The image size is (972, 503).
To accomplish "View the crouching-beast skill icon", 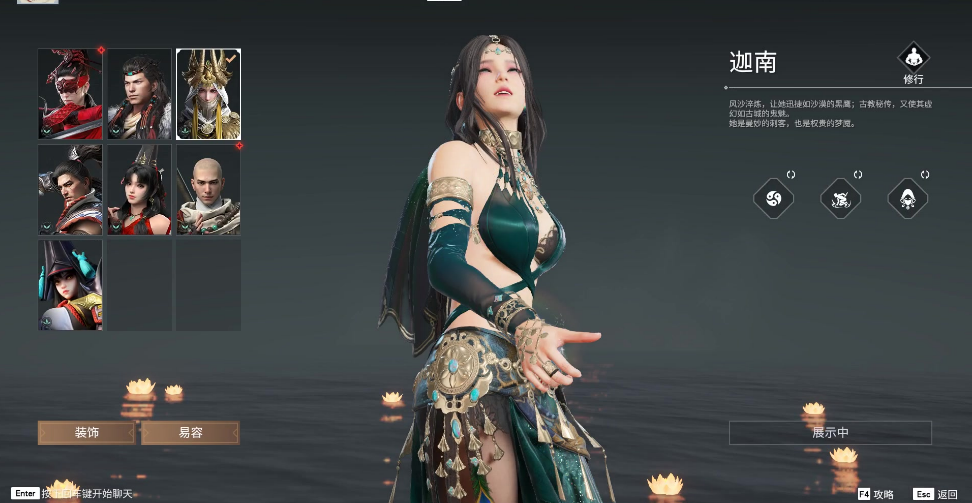I will tap(841, 198).
